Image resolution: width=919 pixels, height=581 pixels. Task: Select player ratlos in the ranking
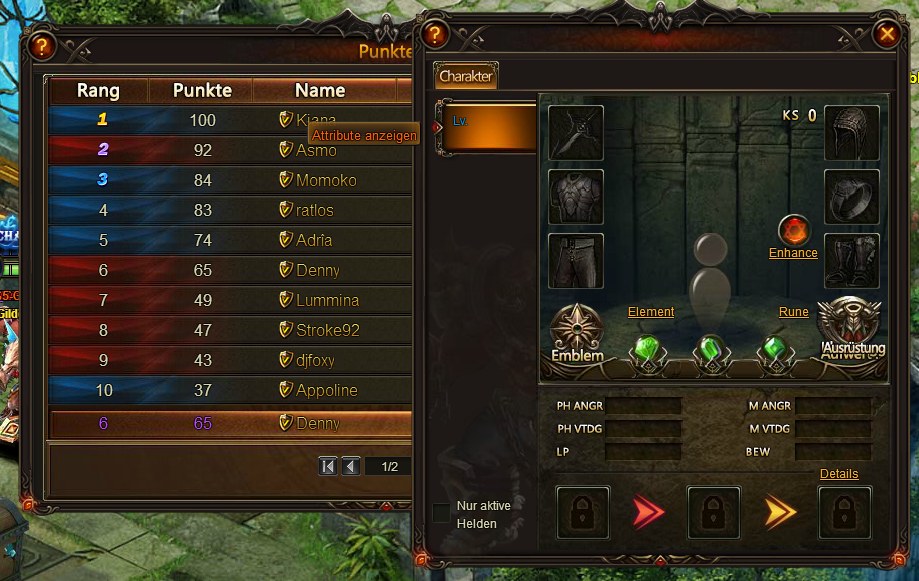(314, 210)
